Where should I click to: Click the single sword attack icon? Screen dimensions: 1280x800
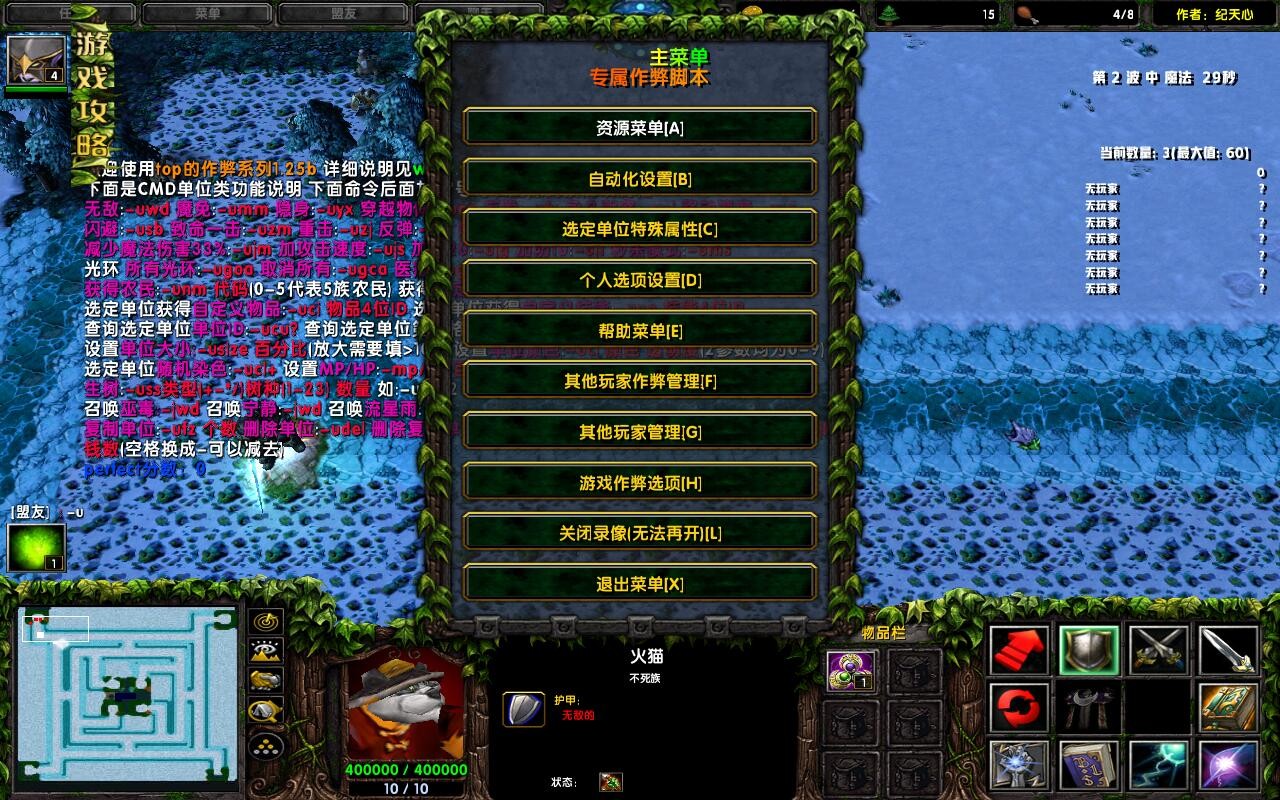coord(1229,648)
